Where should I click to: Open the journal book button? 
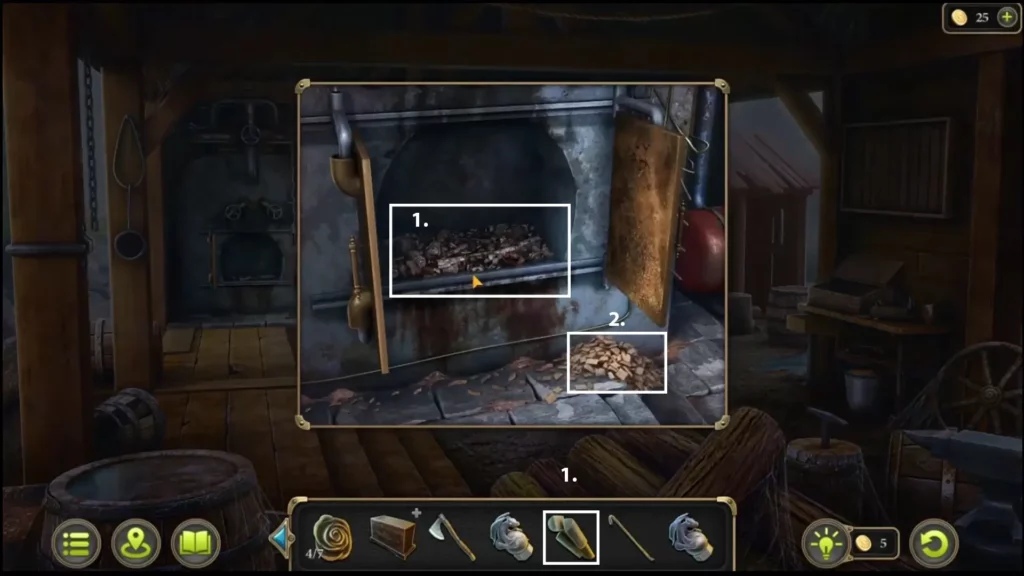point(196,543)
